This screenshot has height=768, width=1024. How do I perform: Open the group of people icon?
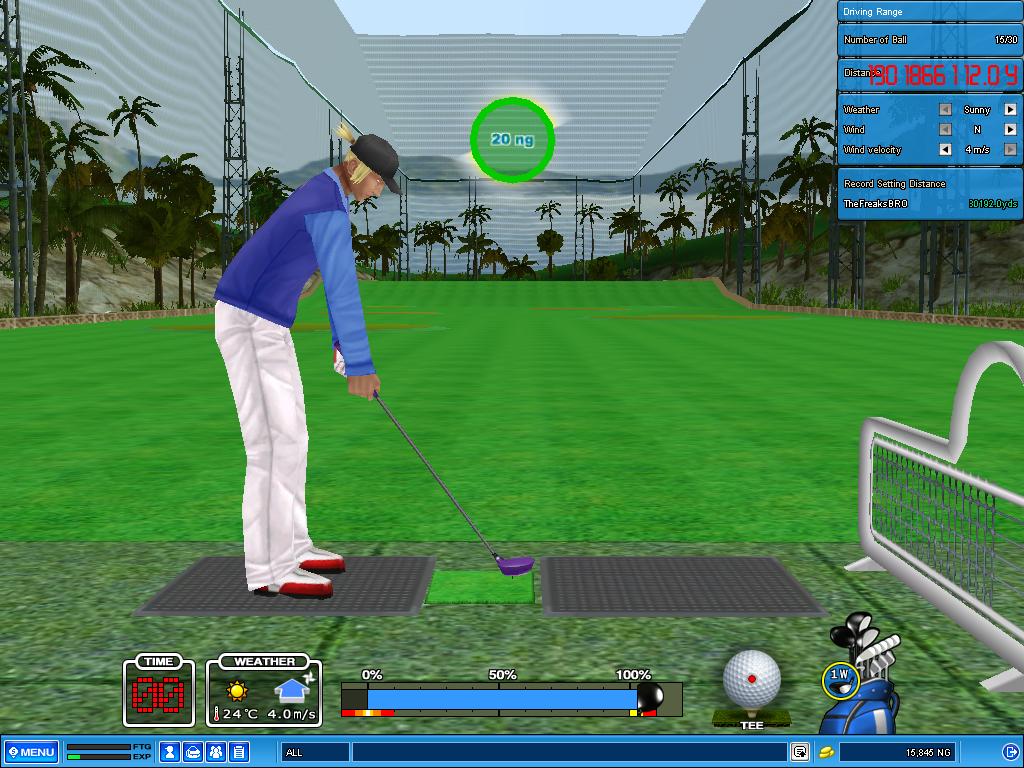(x=216, y=752)
